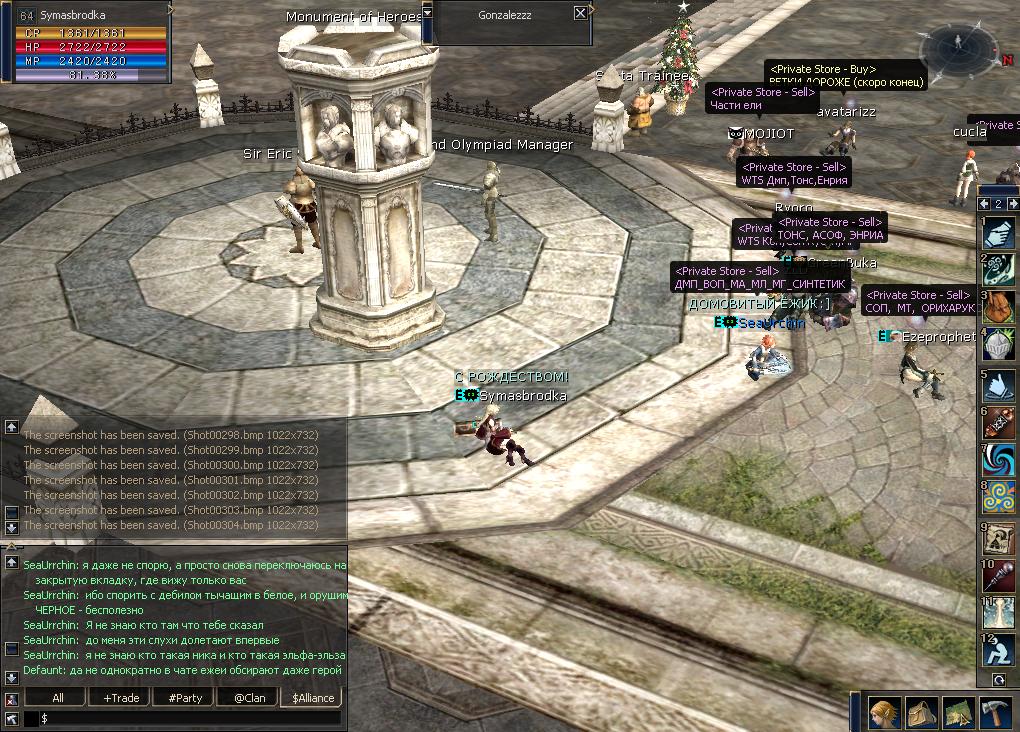Screen dimensions: 1020x732
Task: Switch shortcut bar to previous page arrow
Action: [x=983, y=204]
